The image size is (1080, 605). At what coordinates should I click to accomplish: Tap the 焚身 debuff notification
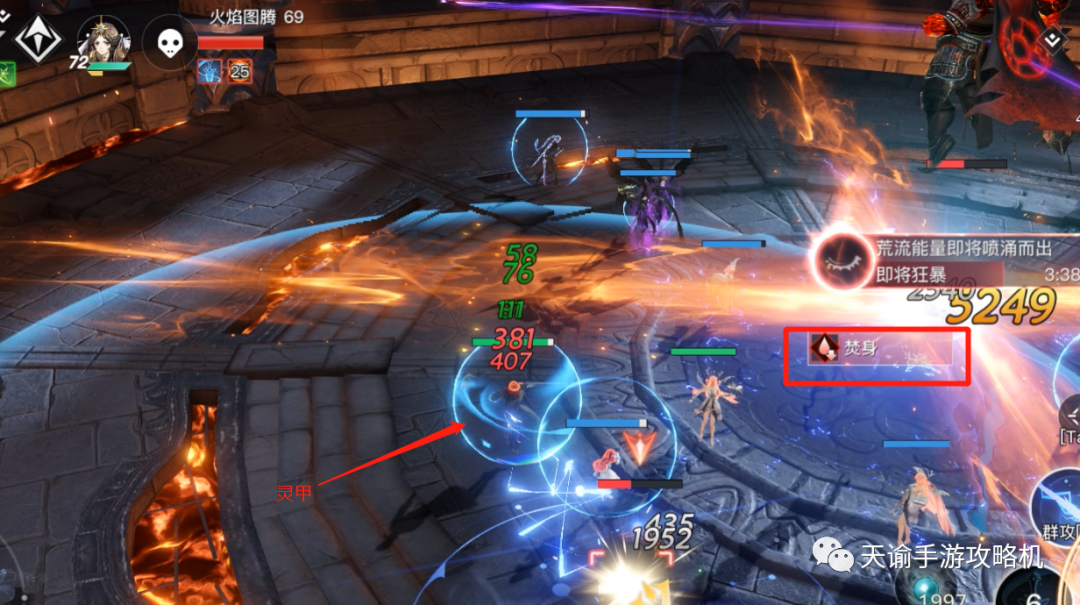(876, 356)
